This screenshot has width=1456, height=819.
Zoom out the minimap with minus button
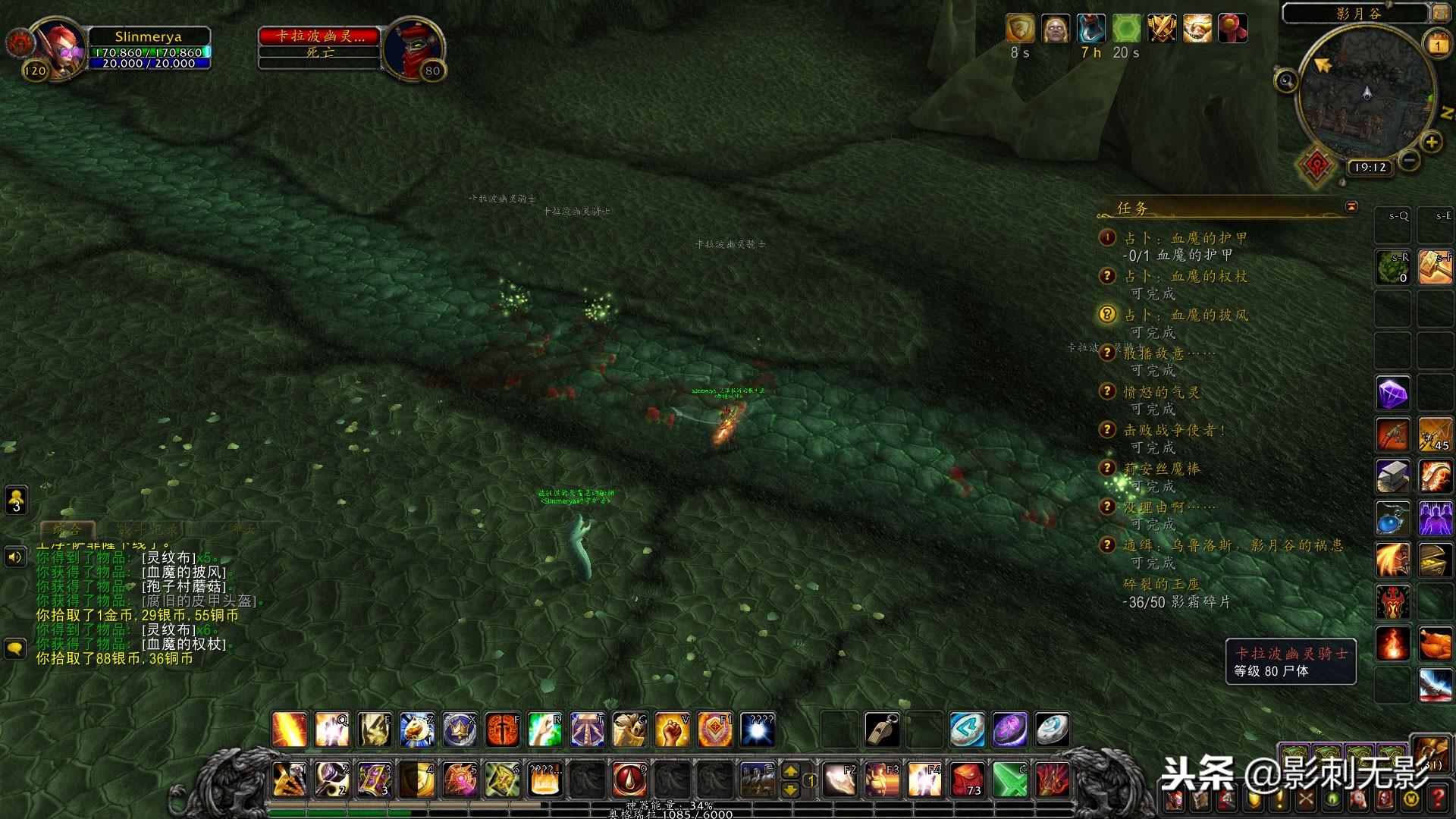click(x=1409, y=160)
